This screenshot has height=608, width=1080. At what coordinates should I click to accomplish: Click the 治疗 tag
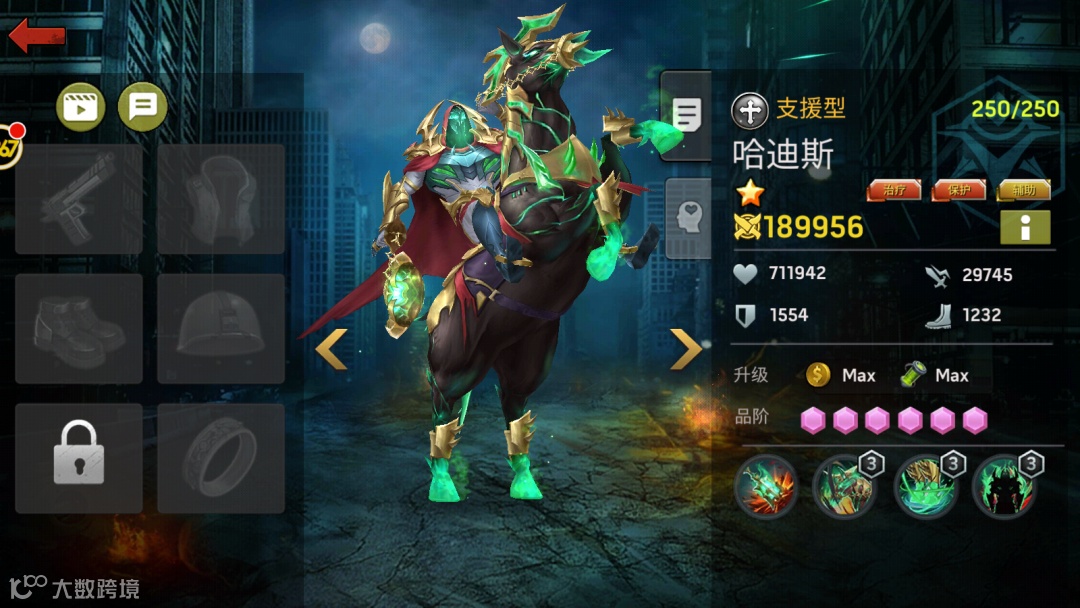pos(893,190)
